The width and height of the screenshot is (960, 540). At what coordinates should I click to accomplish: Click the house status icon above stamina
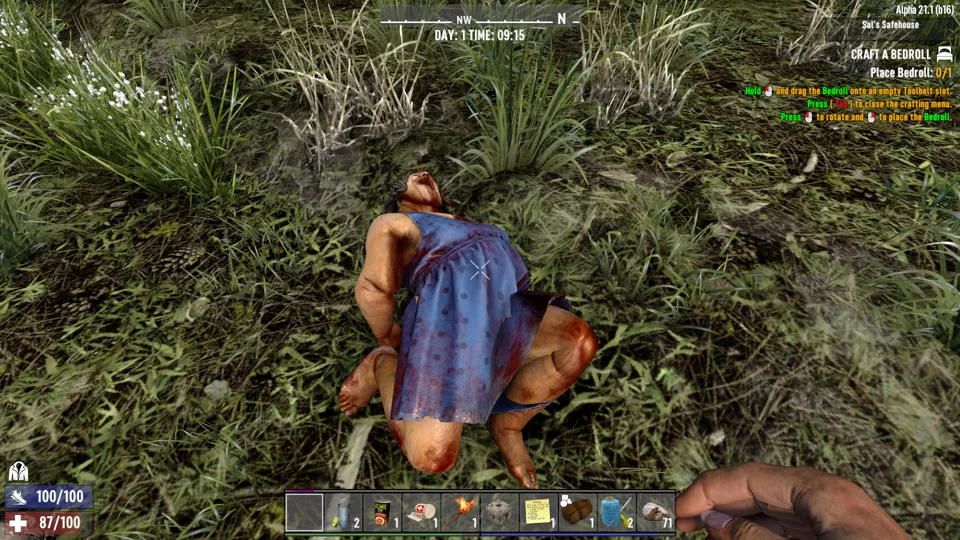point(18,472)
